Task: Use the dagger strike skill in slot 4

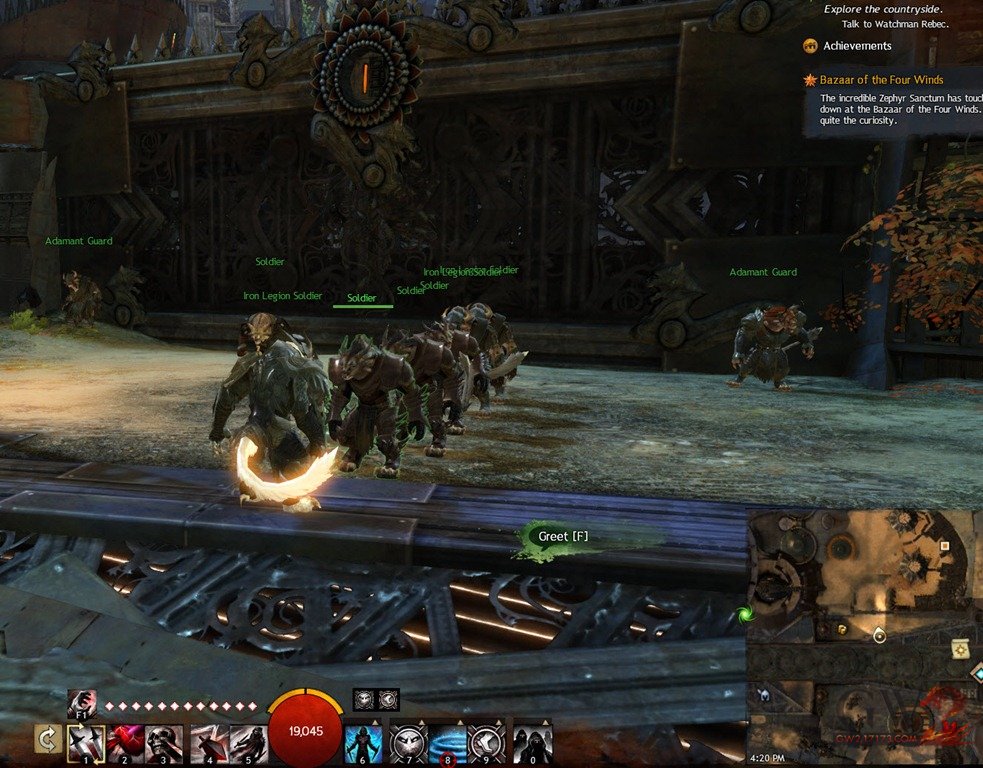Action: (209, 744)
